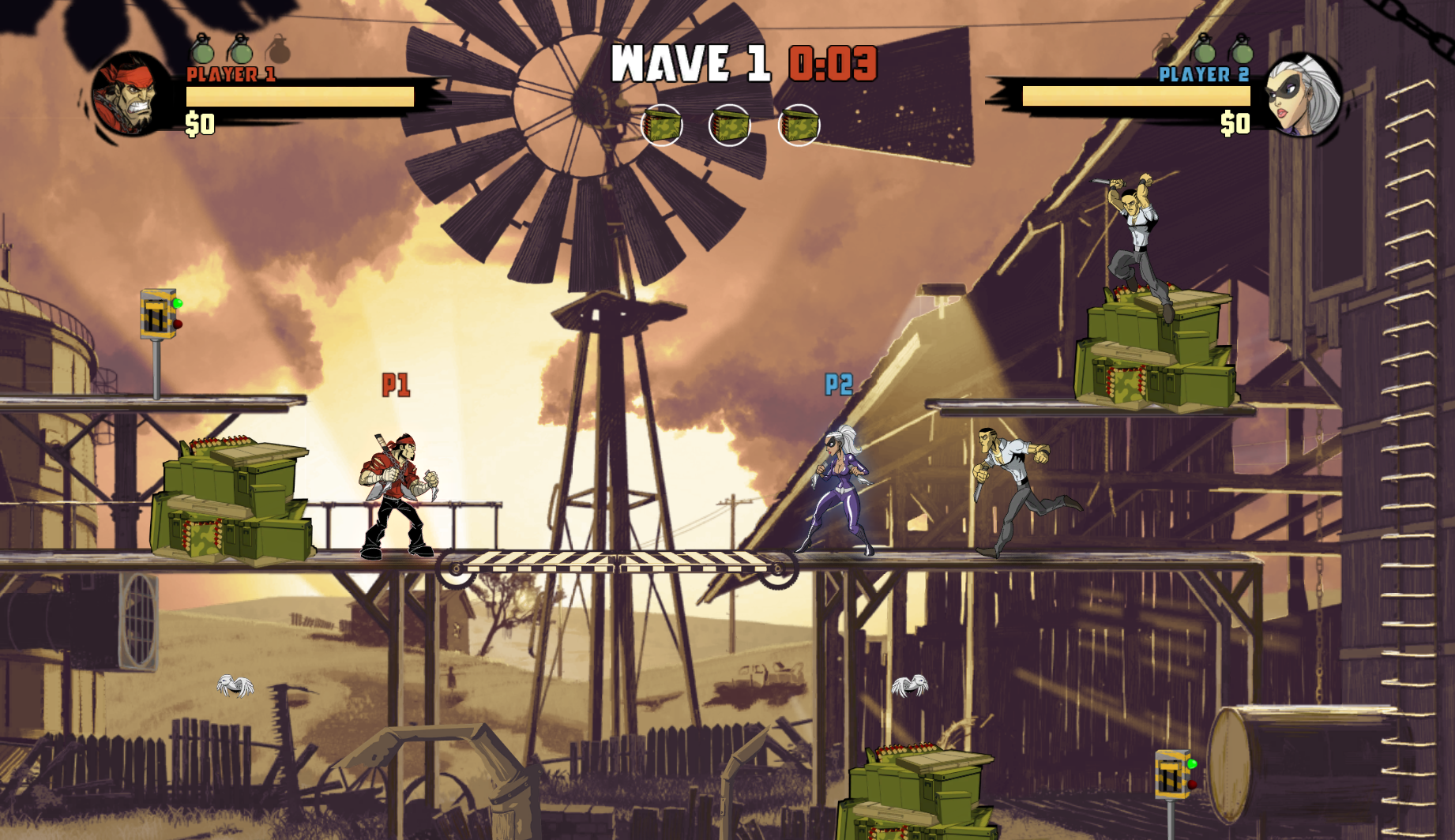The height and width of the screenshot is (840, 1455).
Task: Click Player 1's red bandana portrait
Action: pos(130,94)
